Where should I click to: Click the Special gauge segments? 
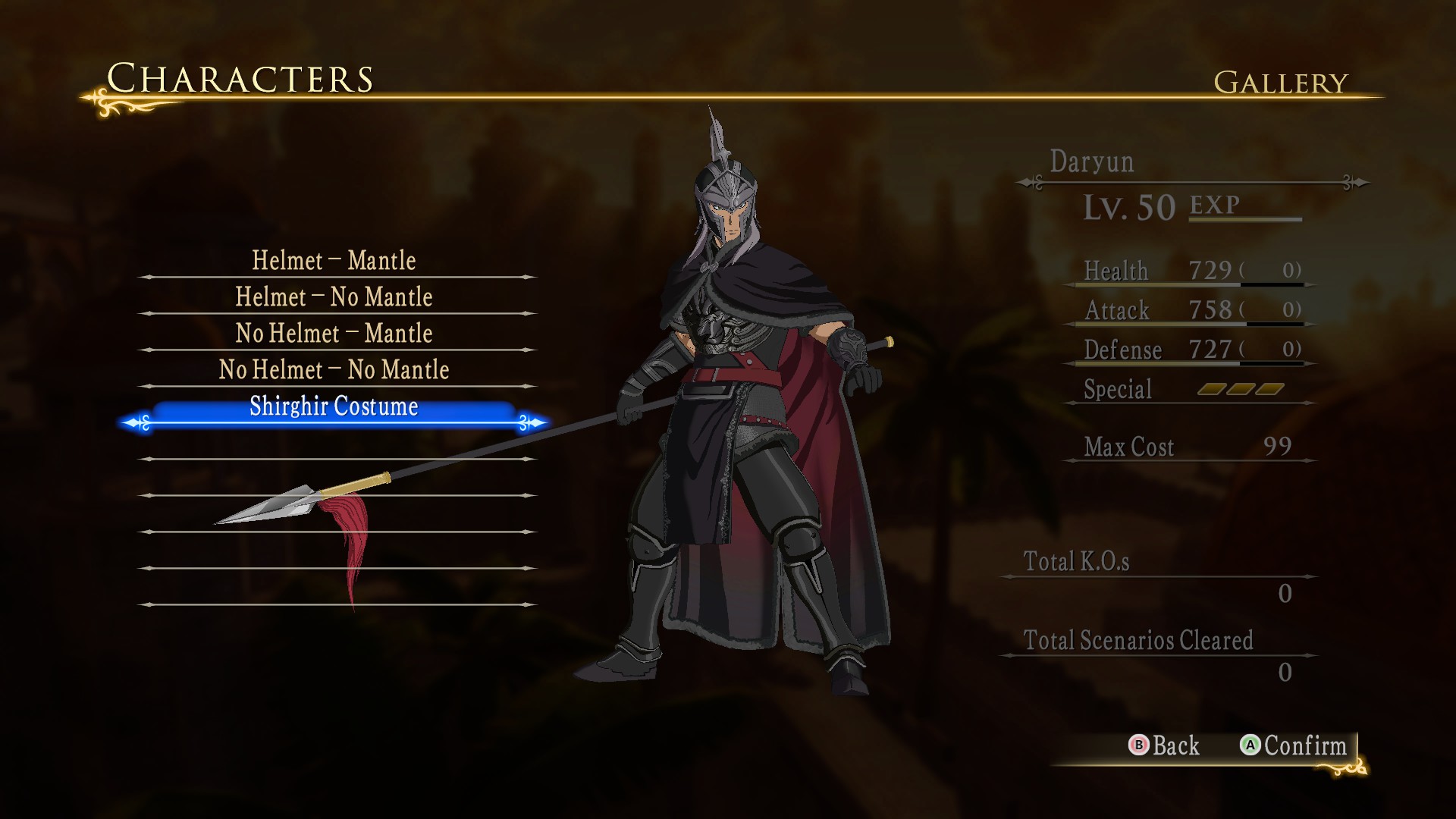pyautogui.click(x=1240, y=389)
